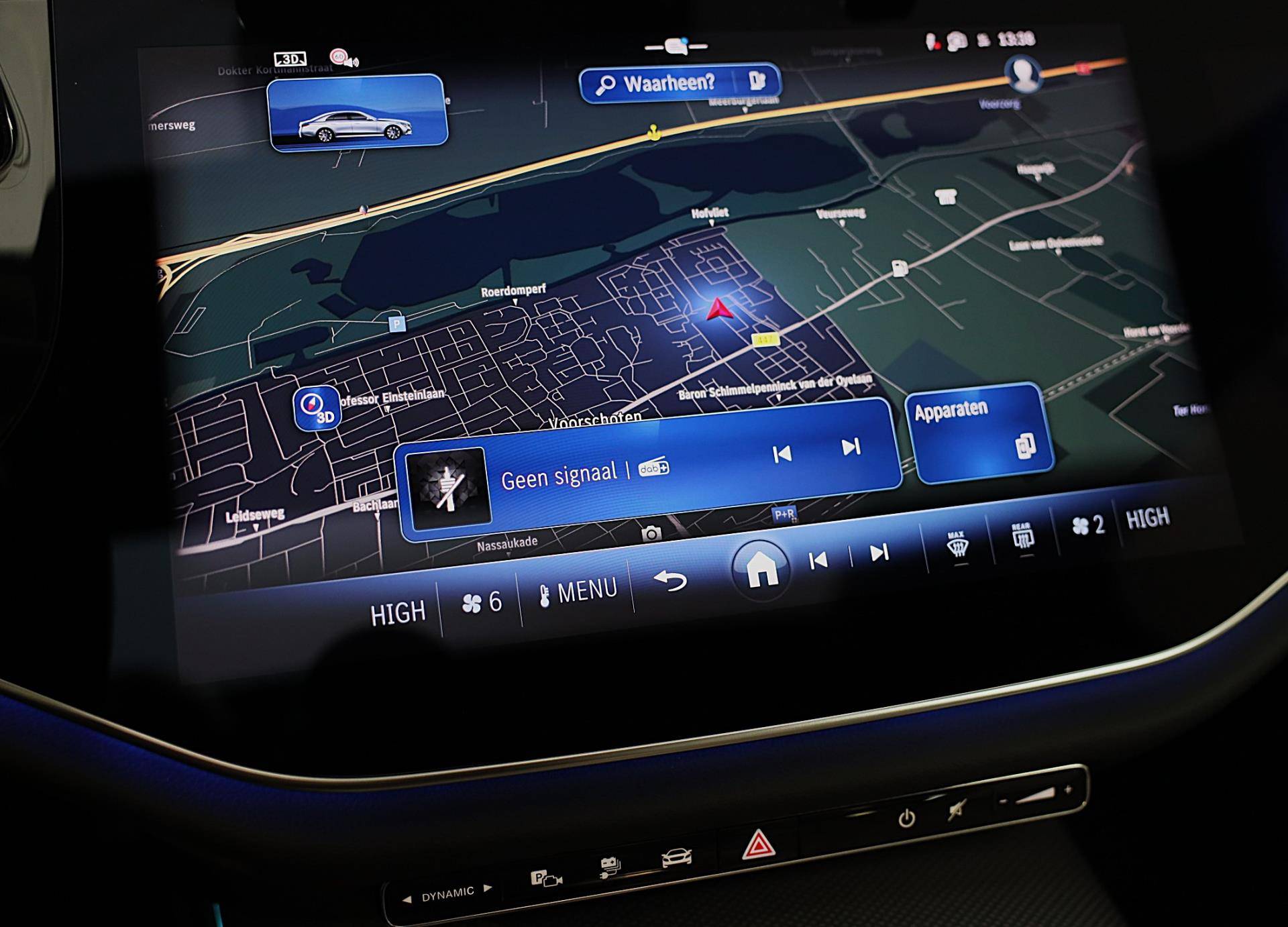Open the Waarheen? destination search

click(661, 84)
